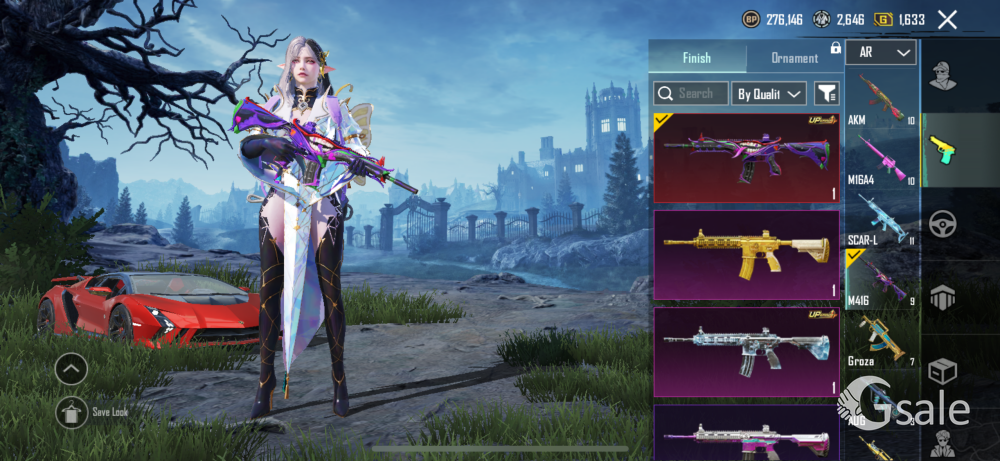The height and width of the screenshot is (461, 1000).
Task: Open the character outfit category
Action: 942,76
